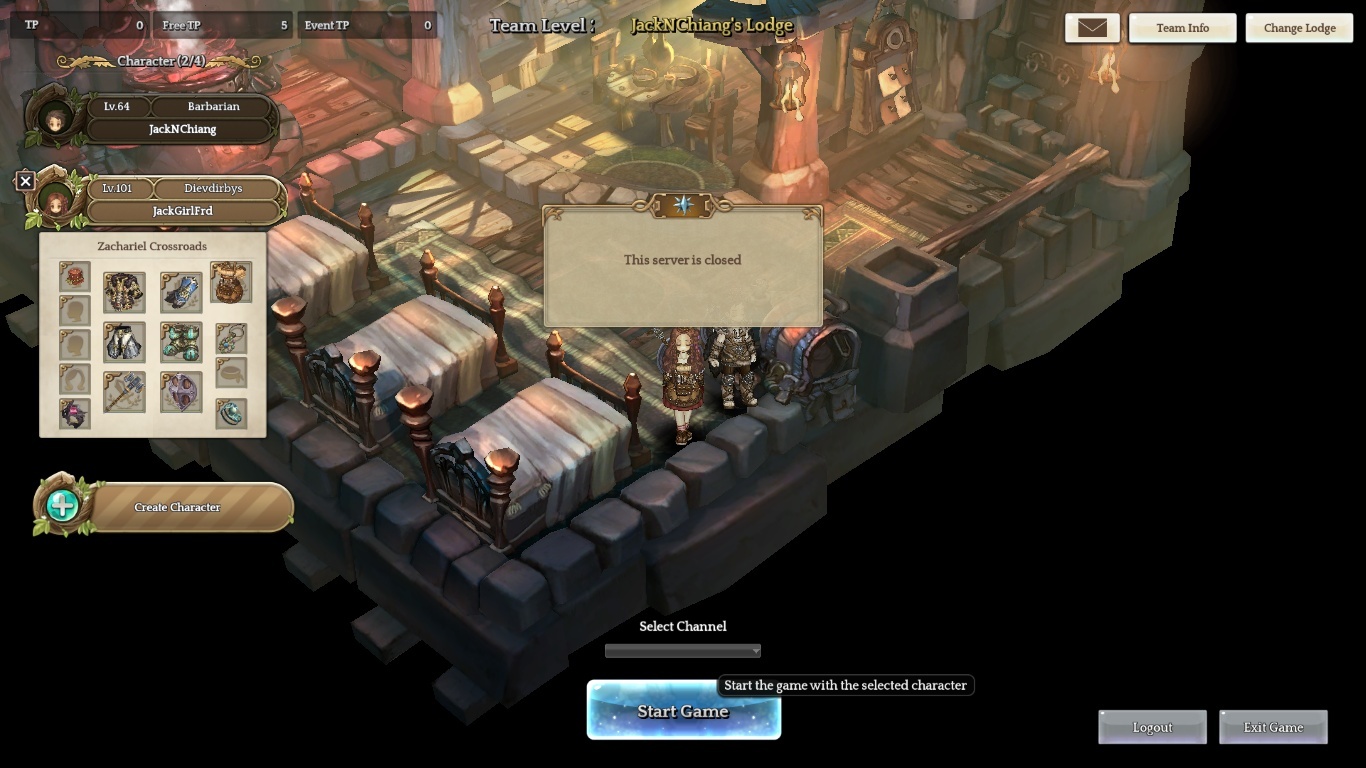
Task: Log out of the account
Action: 1152,727
